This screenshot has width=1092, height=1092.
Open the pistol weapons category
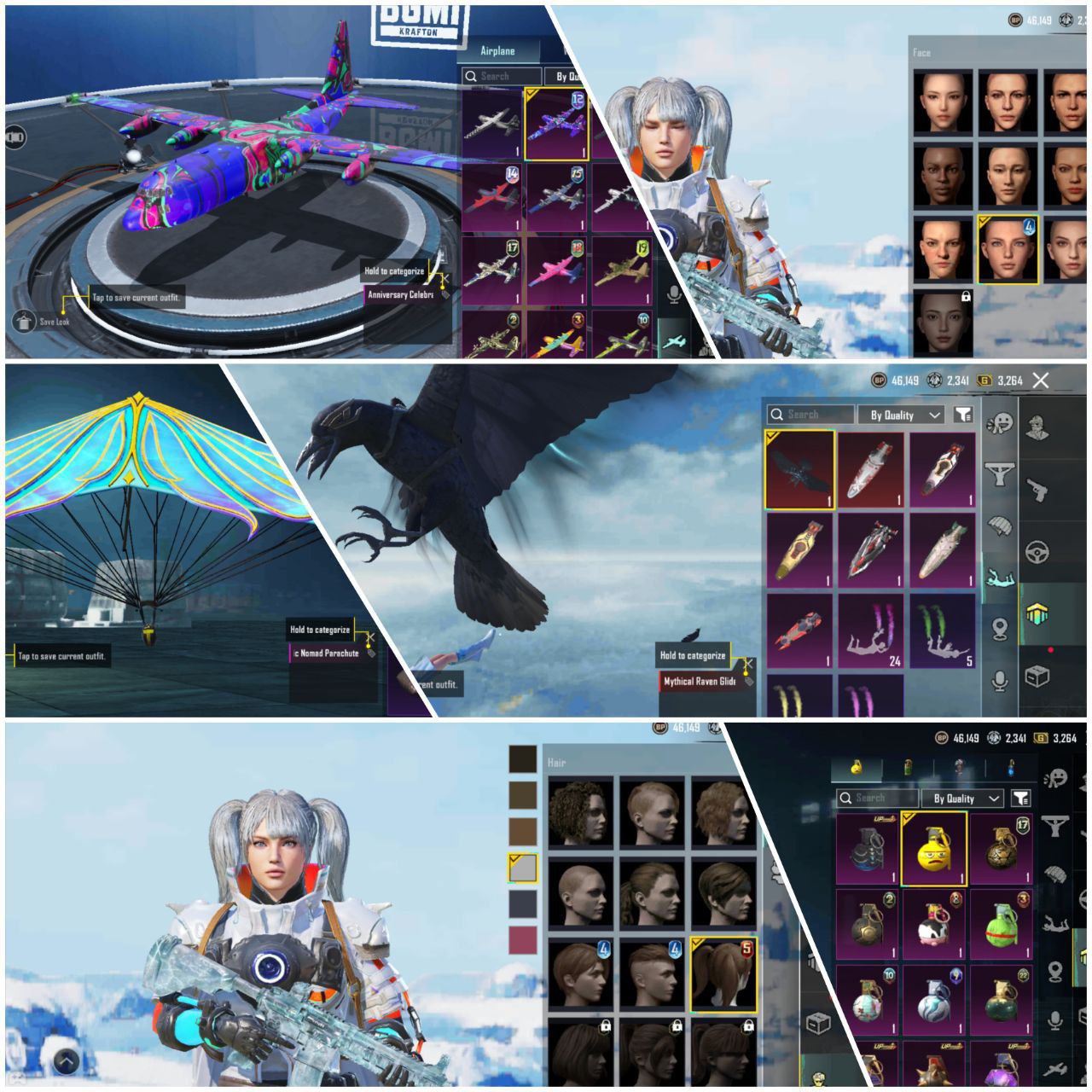tap(1037, 490)
